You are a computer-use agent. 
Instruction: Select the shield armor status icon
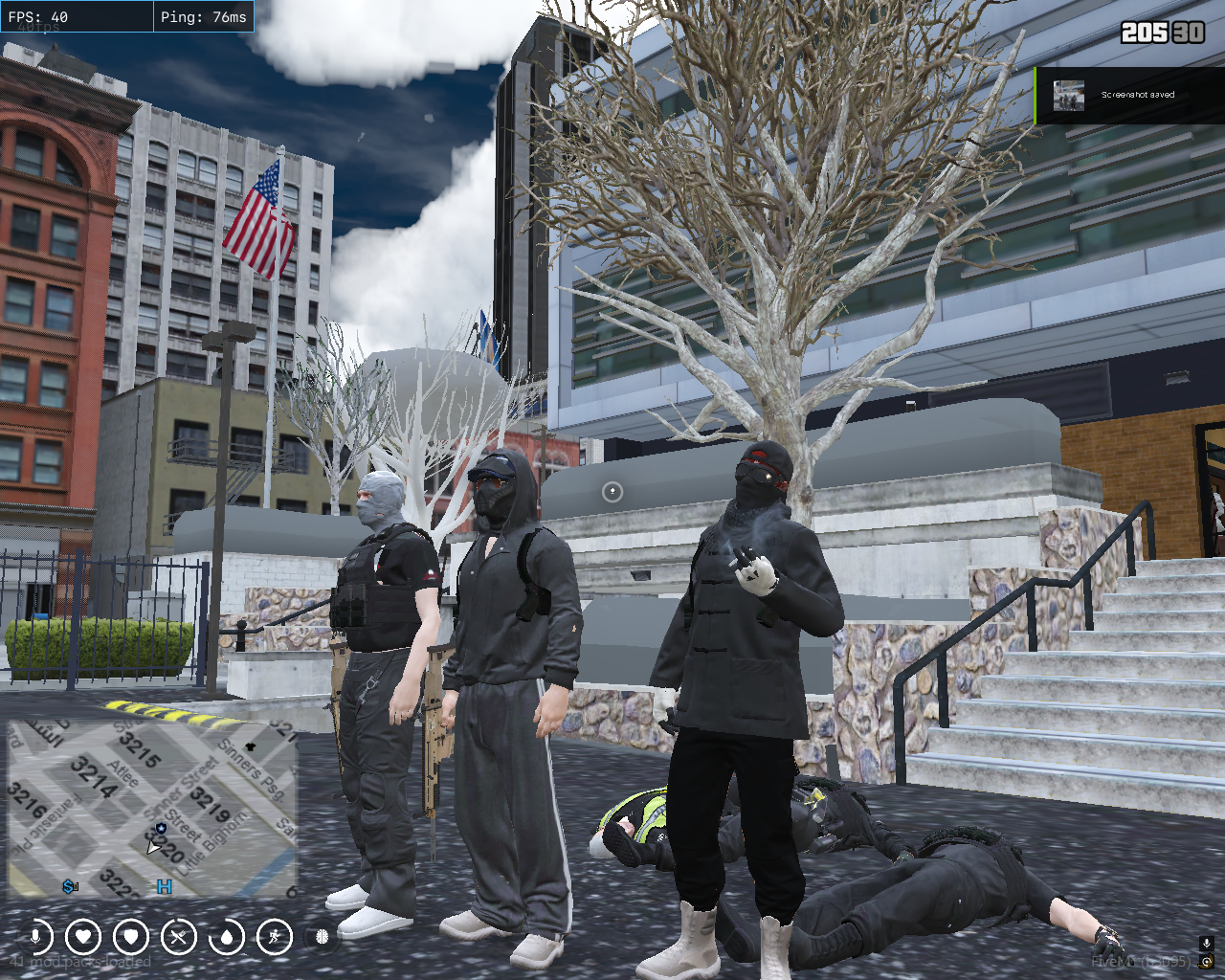pyautogui.click(x=131, y=937)
